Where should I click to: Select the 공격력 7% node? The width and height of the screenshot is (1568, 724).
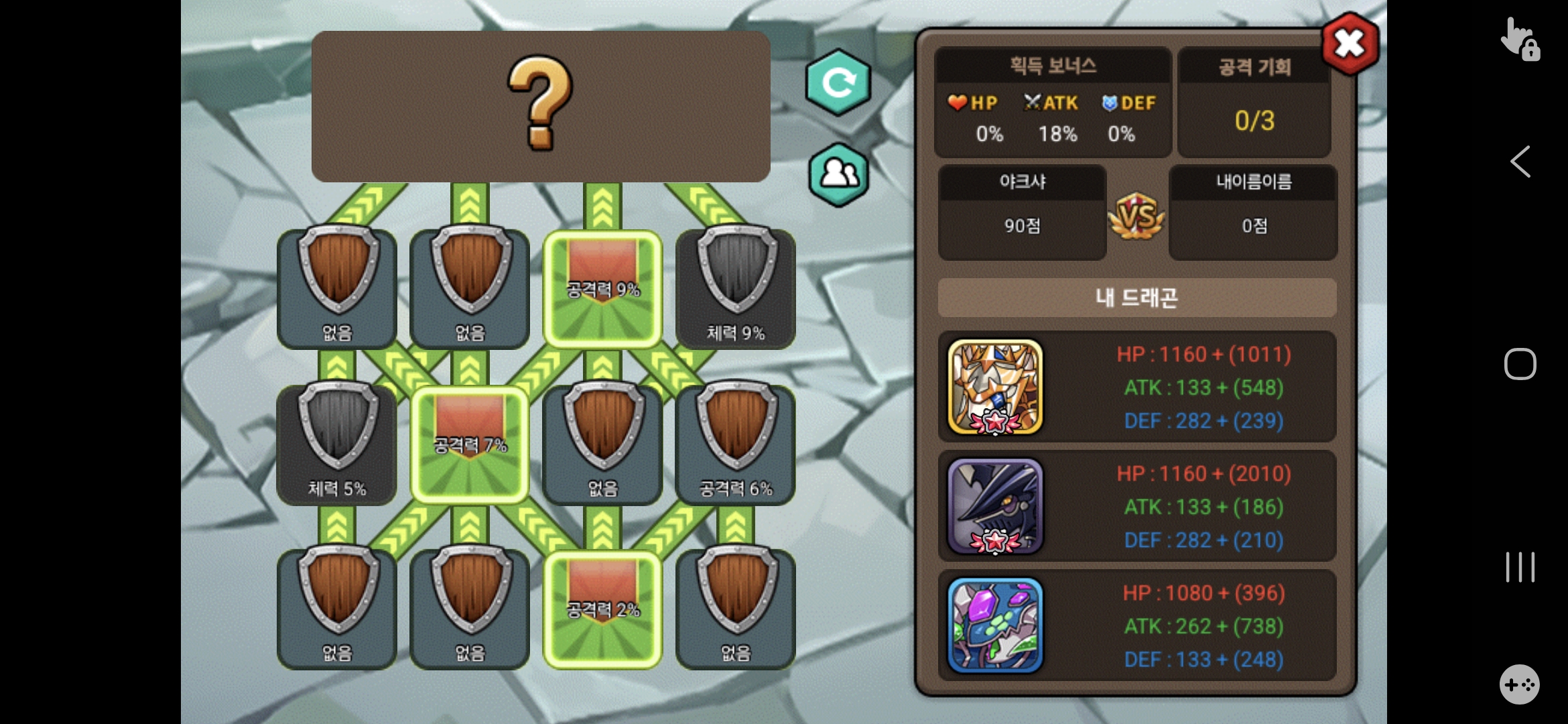click(470, 444)
